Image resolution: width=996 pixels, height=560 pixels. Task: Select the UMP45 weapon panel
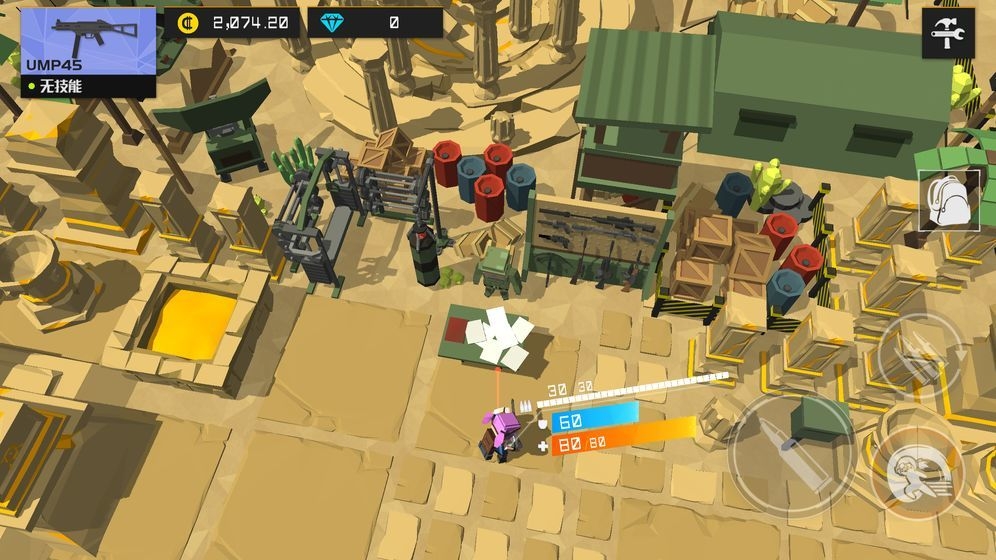[88, 52]
